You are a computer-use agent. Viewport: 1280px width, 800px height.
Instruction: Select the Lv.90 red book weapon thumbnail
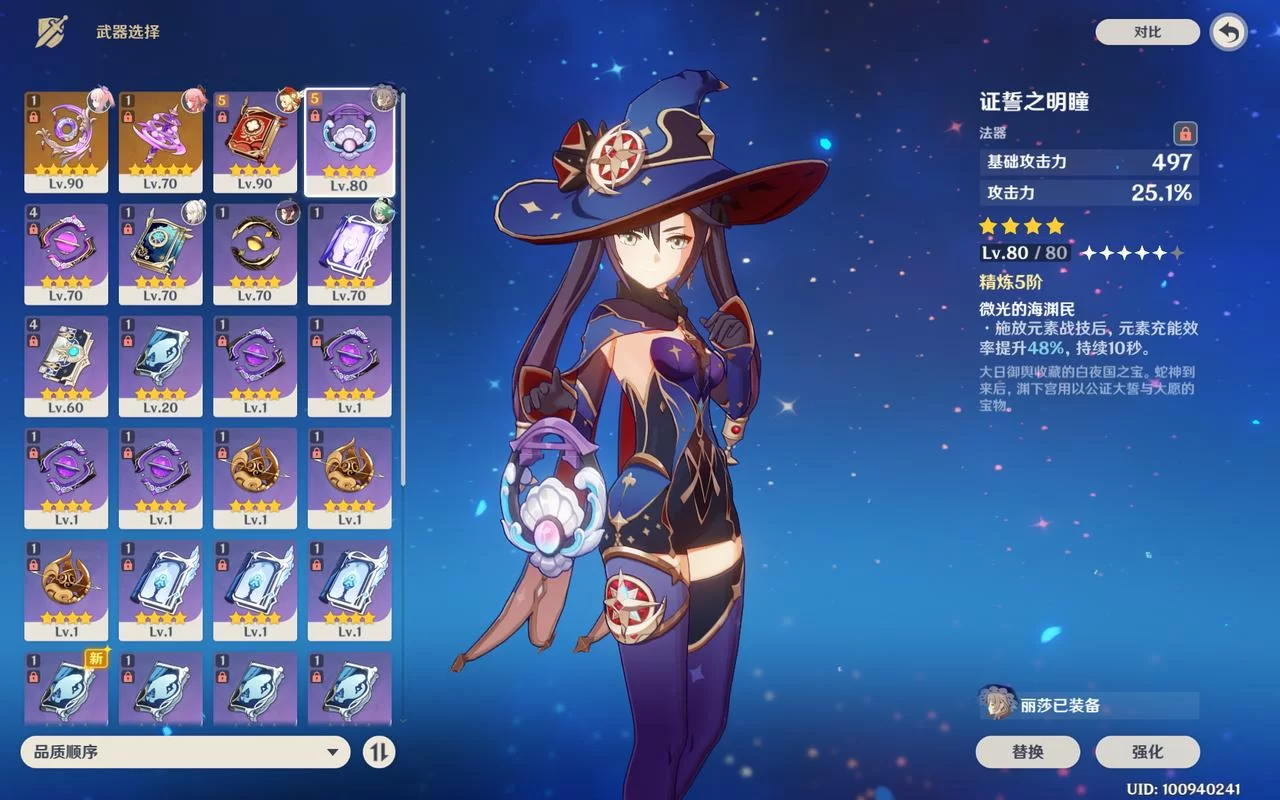(x=254, y=140)
